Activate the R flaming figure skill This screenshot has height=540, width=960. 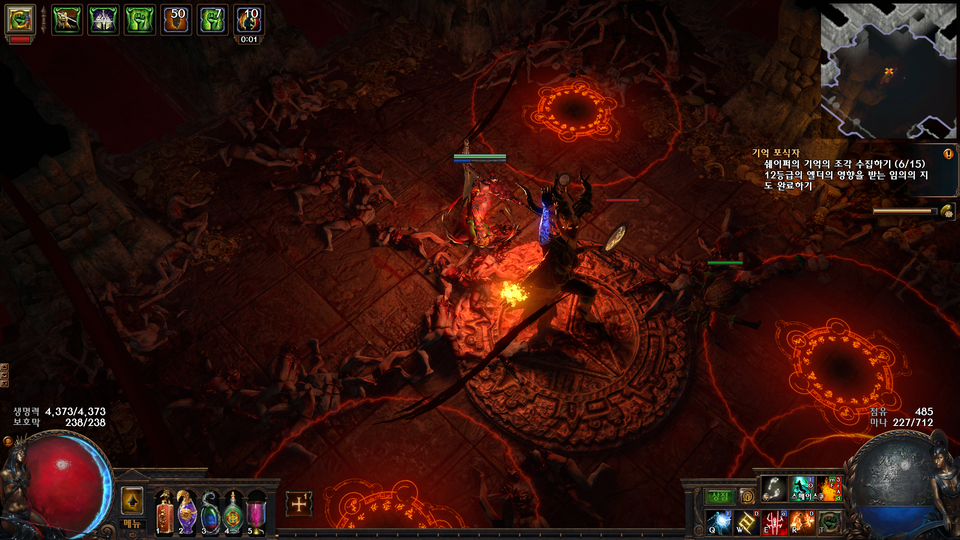(803, 521)
